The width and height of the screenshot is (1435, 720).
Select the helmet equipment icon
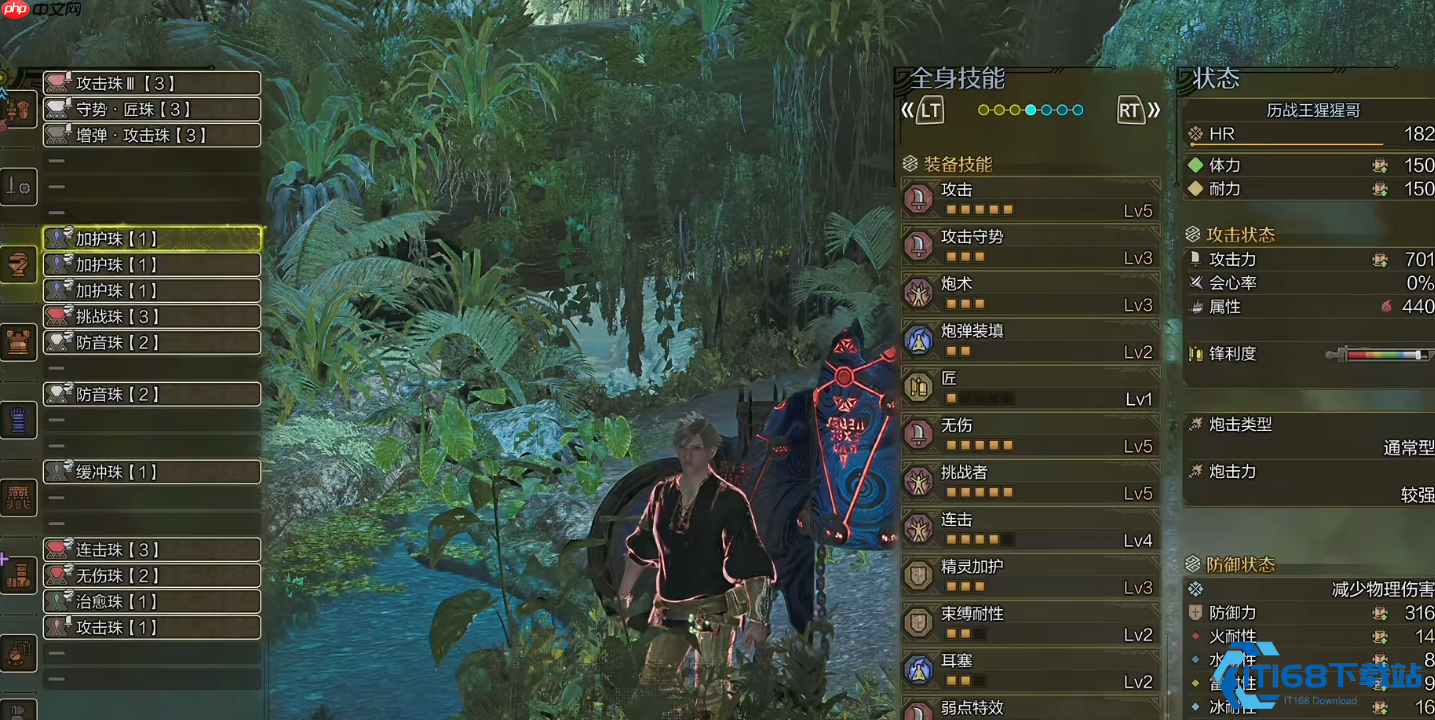(19, 264)
